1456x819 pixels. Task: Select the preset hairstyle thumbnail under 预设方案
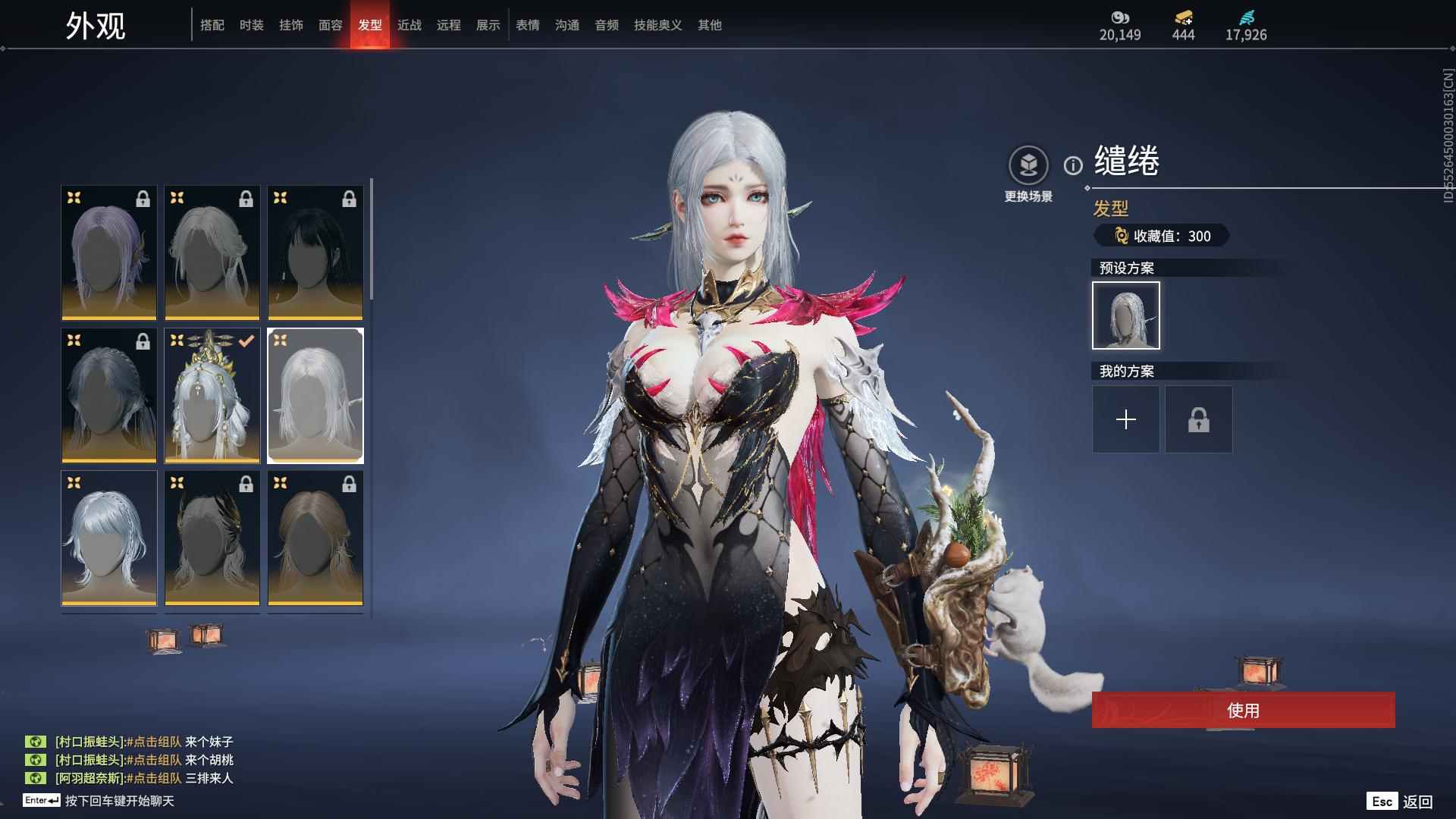1126,315
